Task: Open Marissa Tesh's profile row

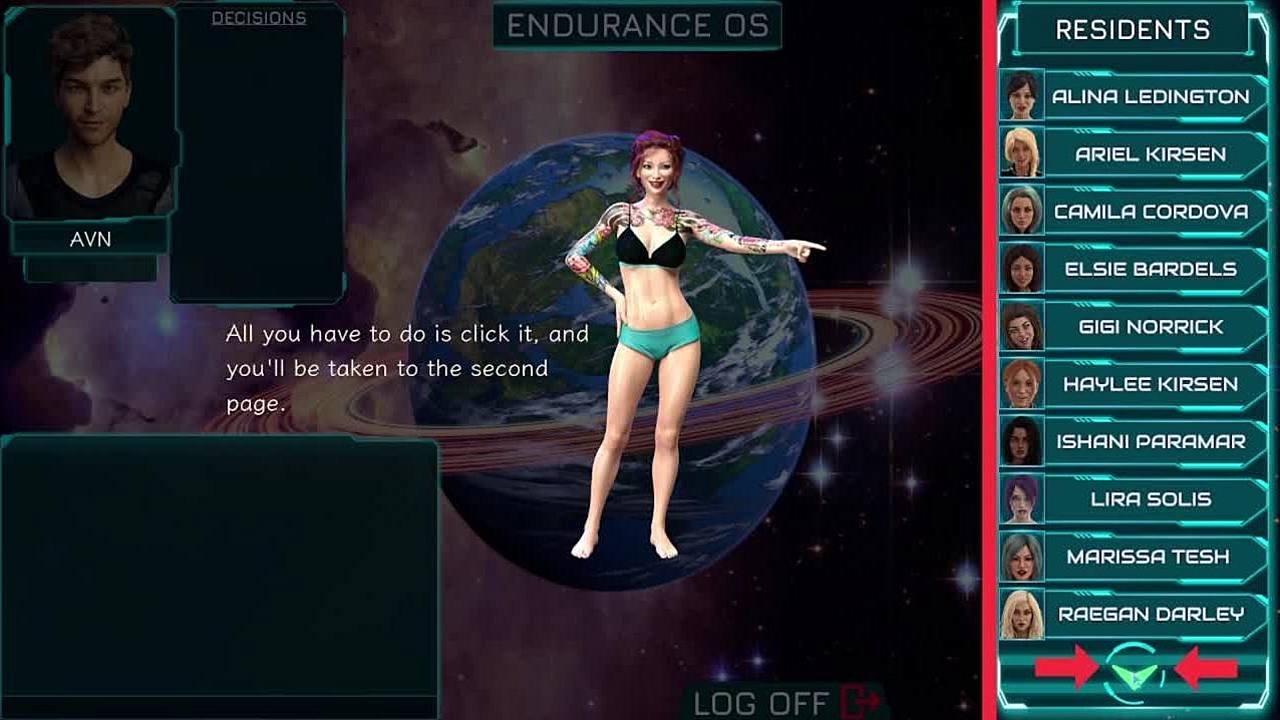Action: (1150, 557)
